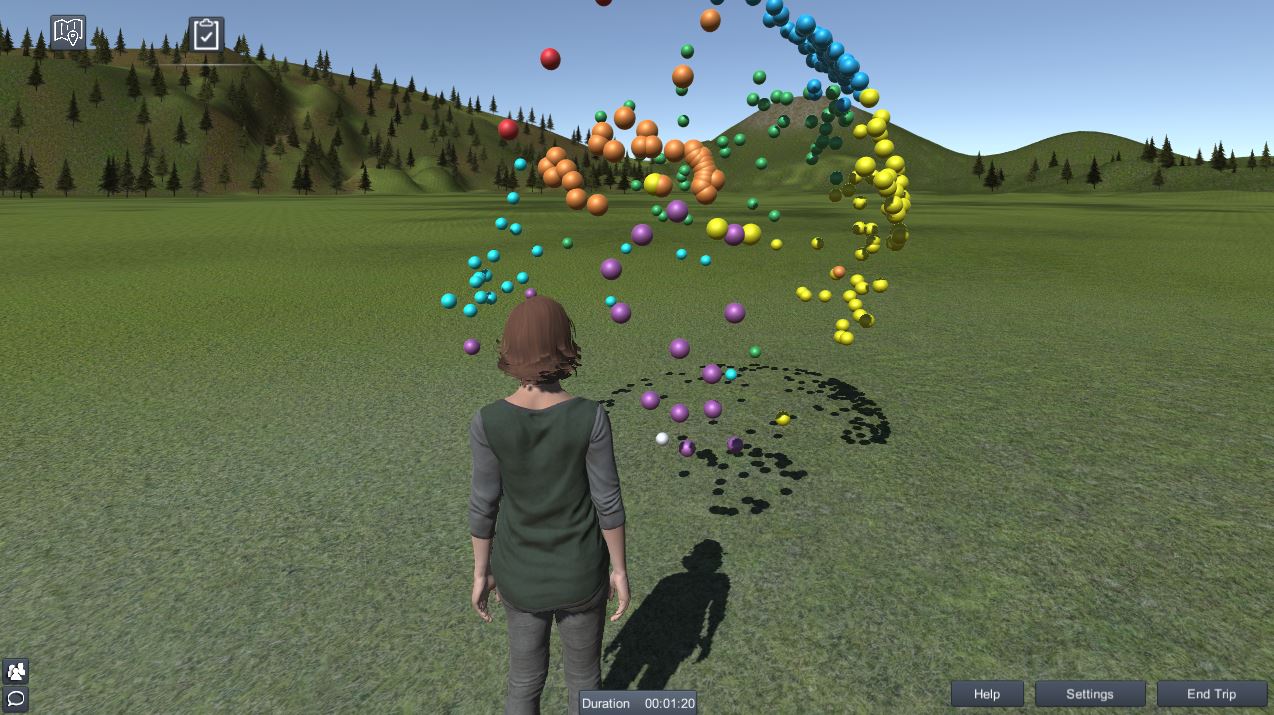Open the chat speech bubble
The width and height of the screenshot is (1274, 715).
(x=16, y=698)
